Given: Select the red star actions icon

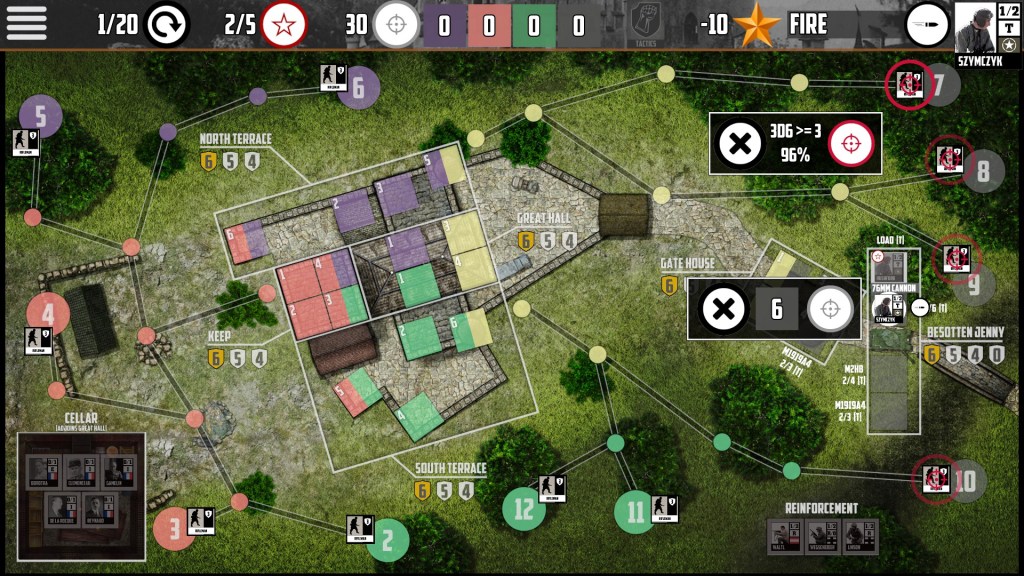Looking at the screenshot, I should (284, 24).
